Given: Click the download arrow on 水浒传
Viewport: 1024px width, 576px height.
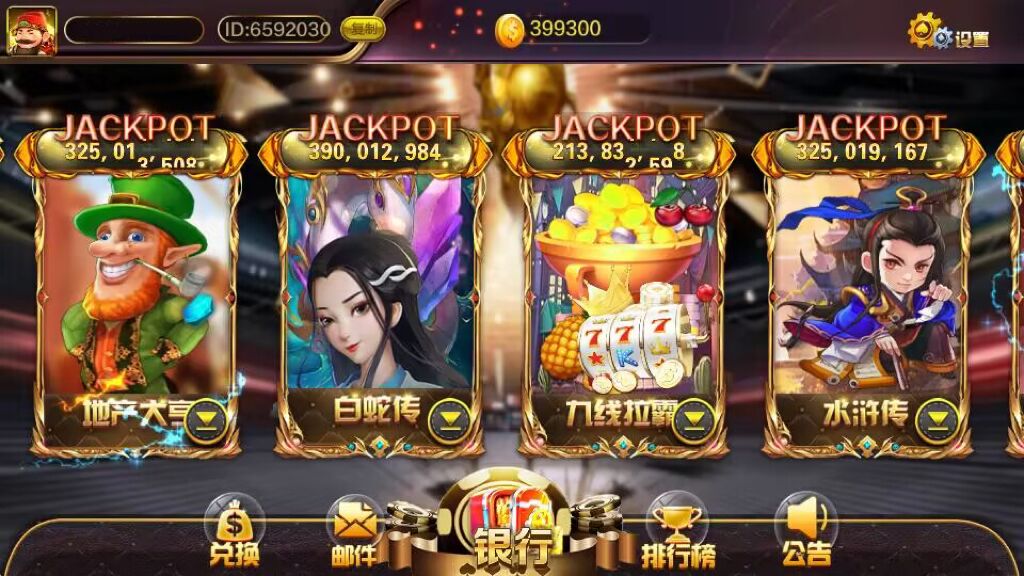Looking at the screenshot, I should click(938, 420).
